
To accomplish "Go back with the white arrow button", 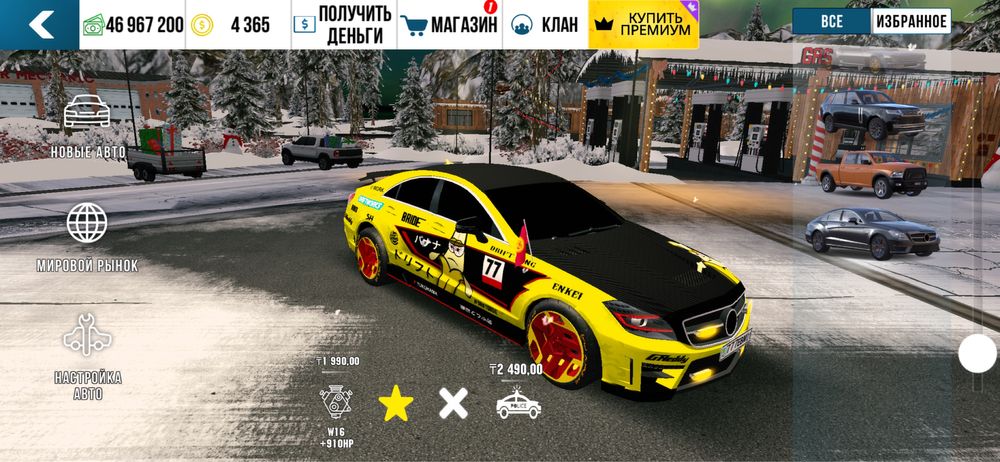I will [40, 25].
